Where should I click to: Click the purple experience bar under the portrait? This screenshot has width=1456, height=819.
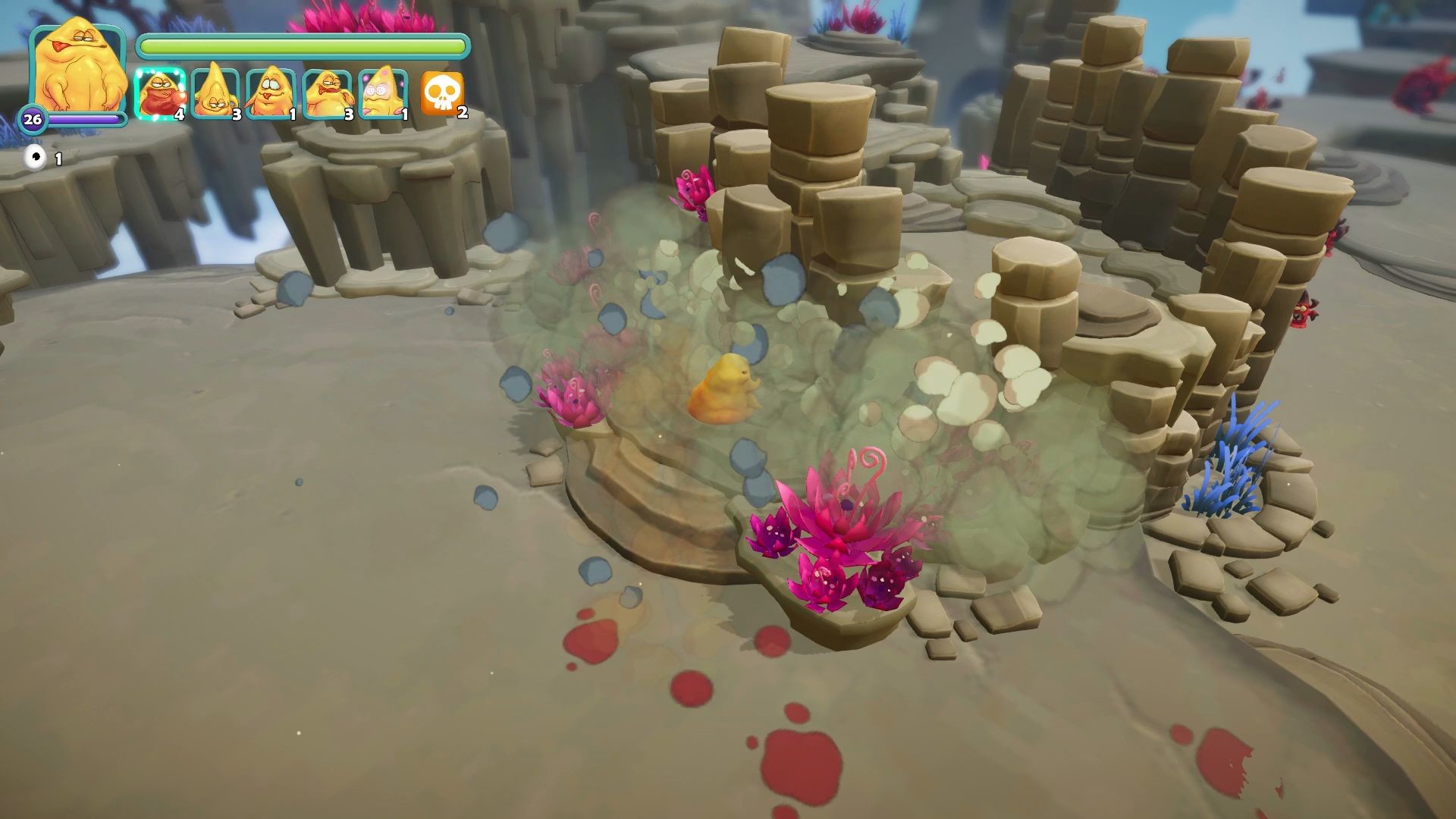click(83, 119)
